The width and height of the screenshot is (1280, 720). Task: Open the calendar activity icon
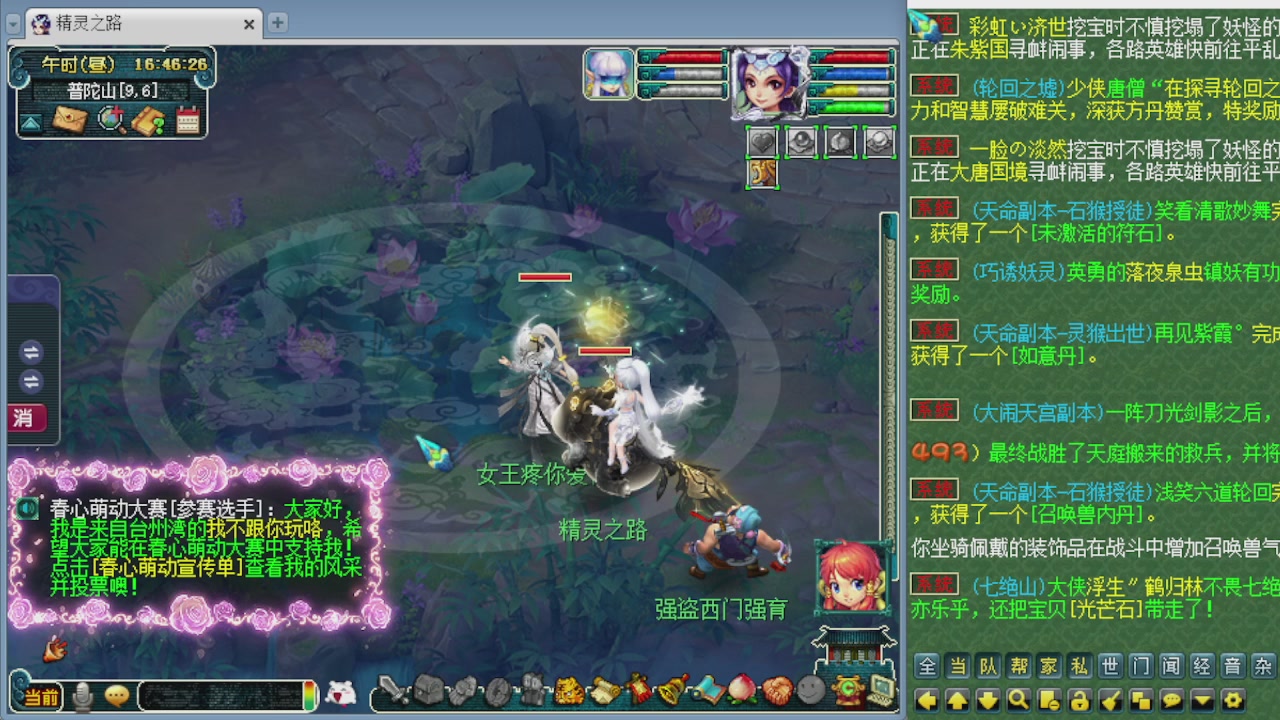[x=187, y=119]
